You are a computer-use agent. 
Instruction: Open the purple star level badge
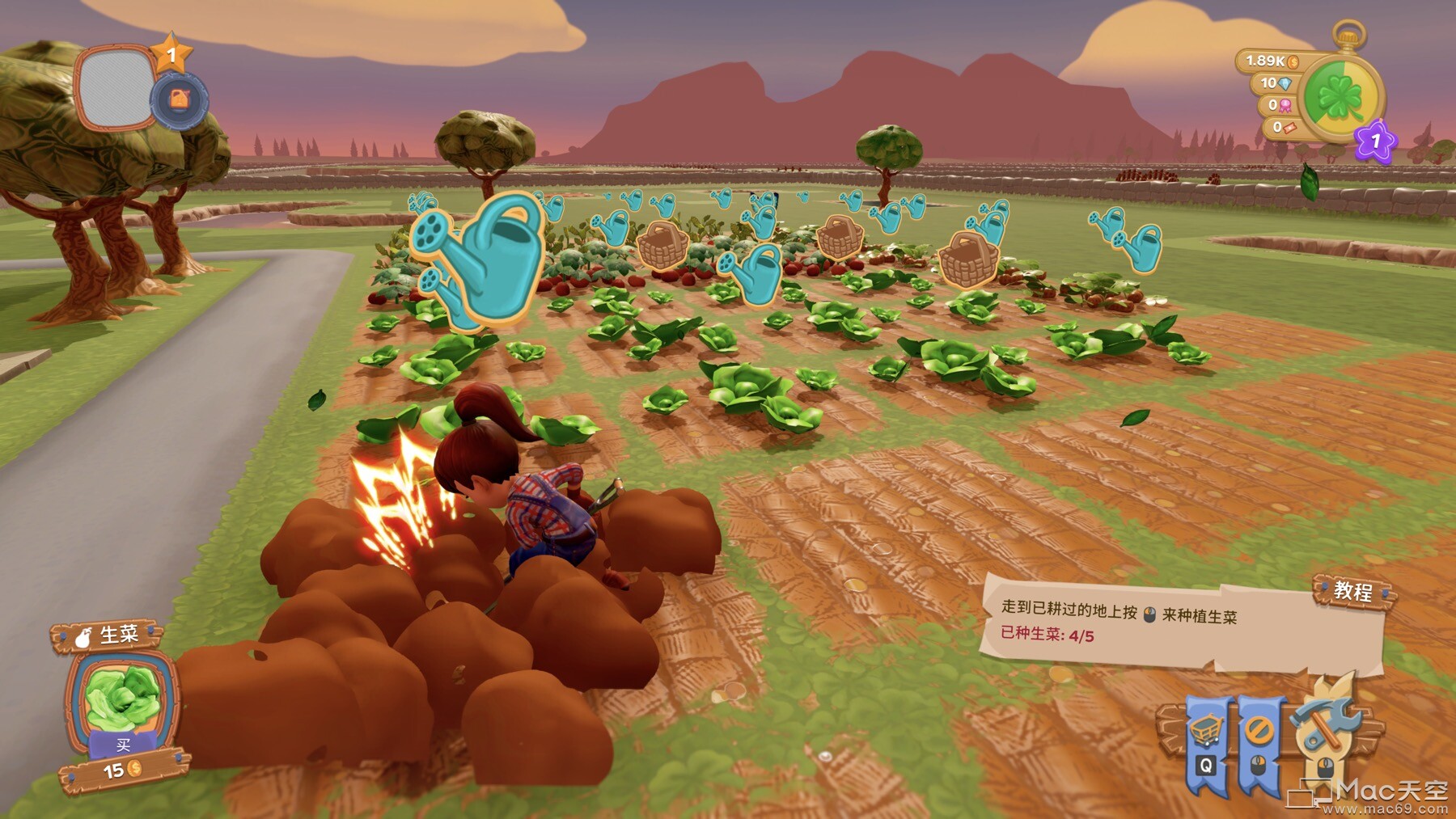pos(1375,142)
